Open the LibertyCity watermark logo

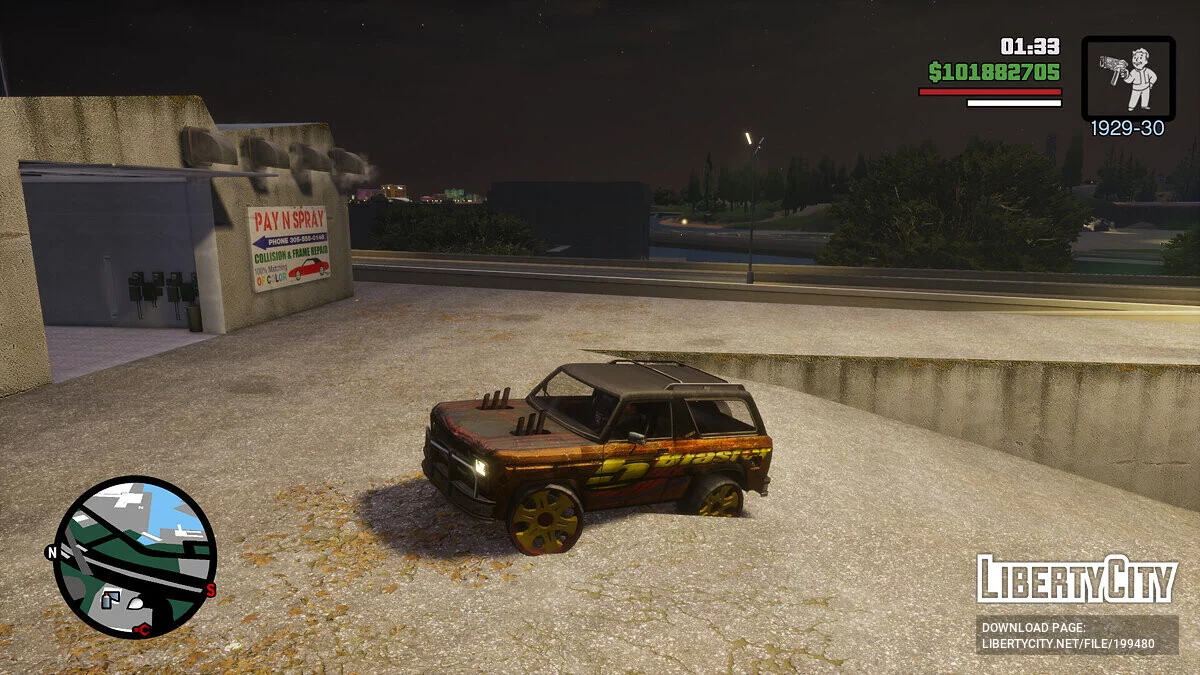click(x=1076, y=580)
